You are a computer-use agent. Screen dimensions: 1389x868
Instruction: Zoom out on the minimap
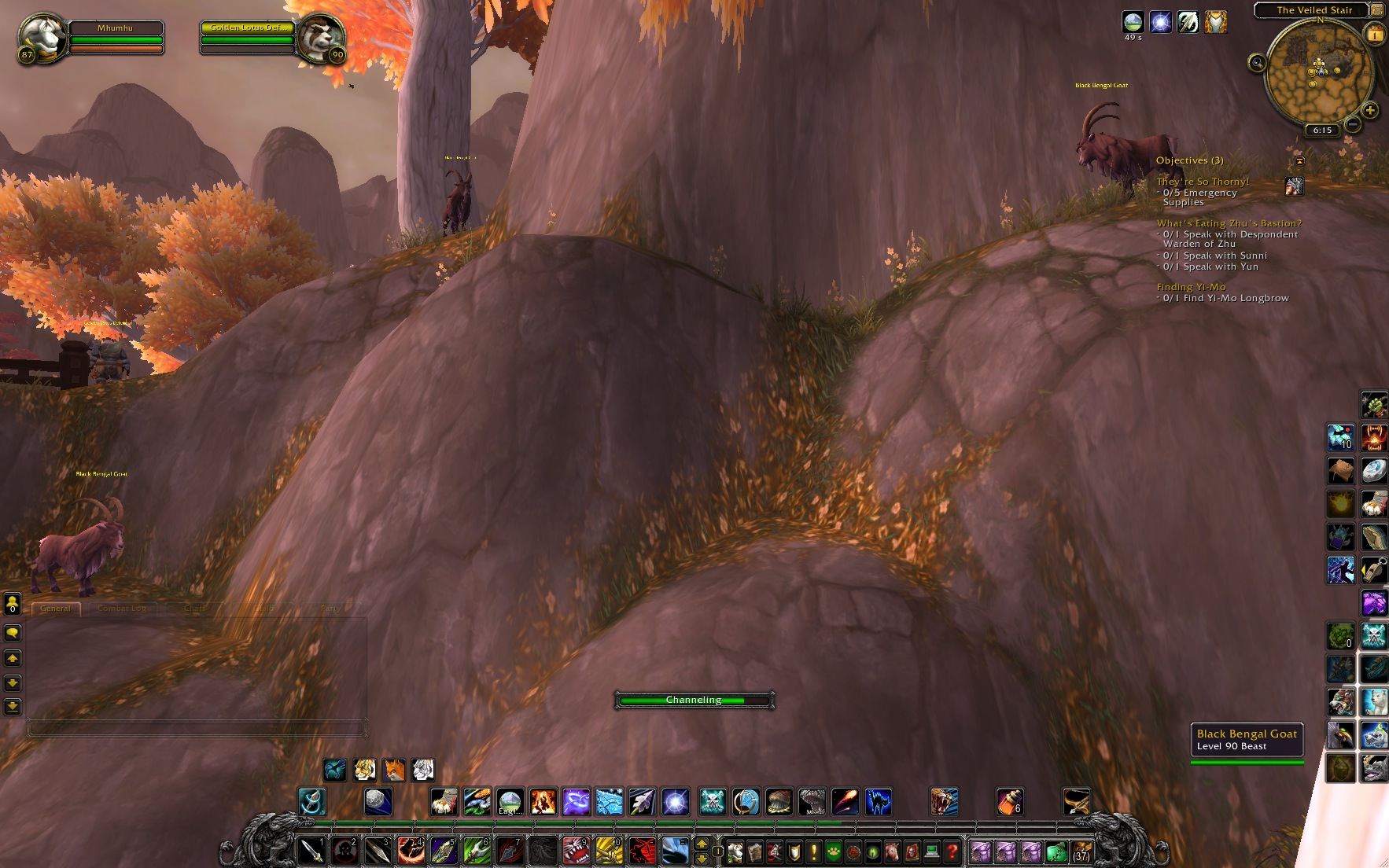[x=1353, y=124]
